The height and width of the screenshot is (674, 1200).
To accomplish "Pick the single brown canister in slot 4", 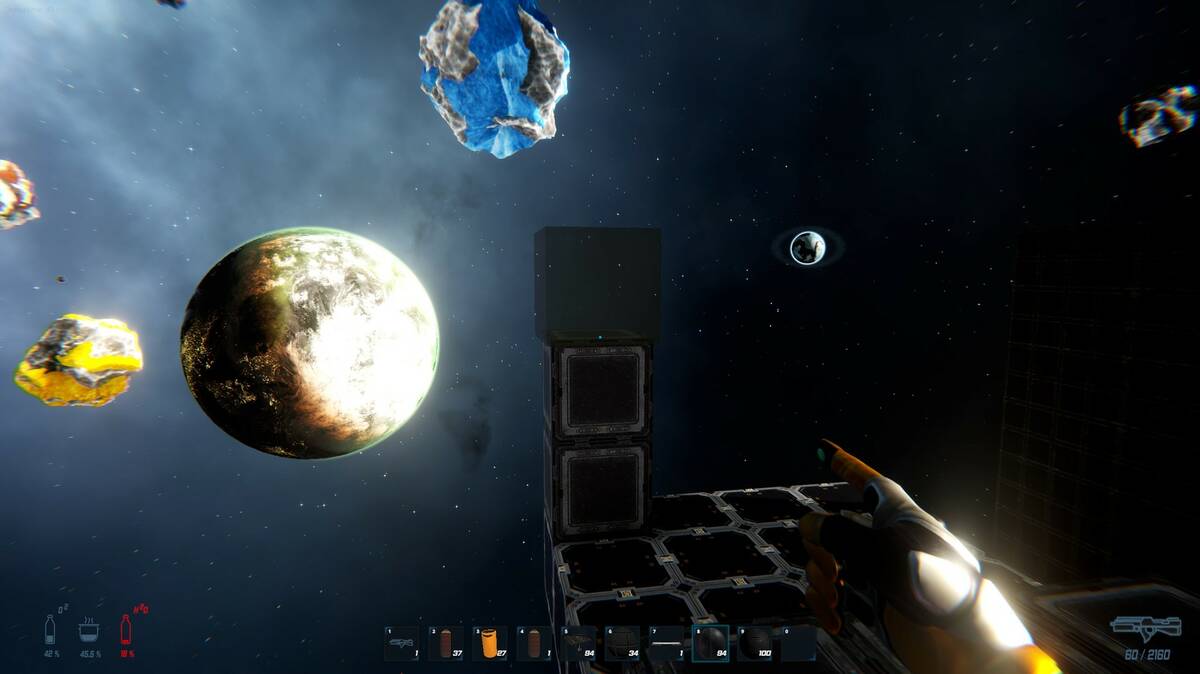I will [533, 643].
